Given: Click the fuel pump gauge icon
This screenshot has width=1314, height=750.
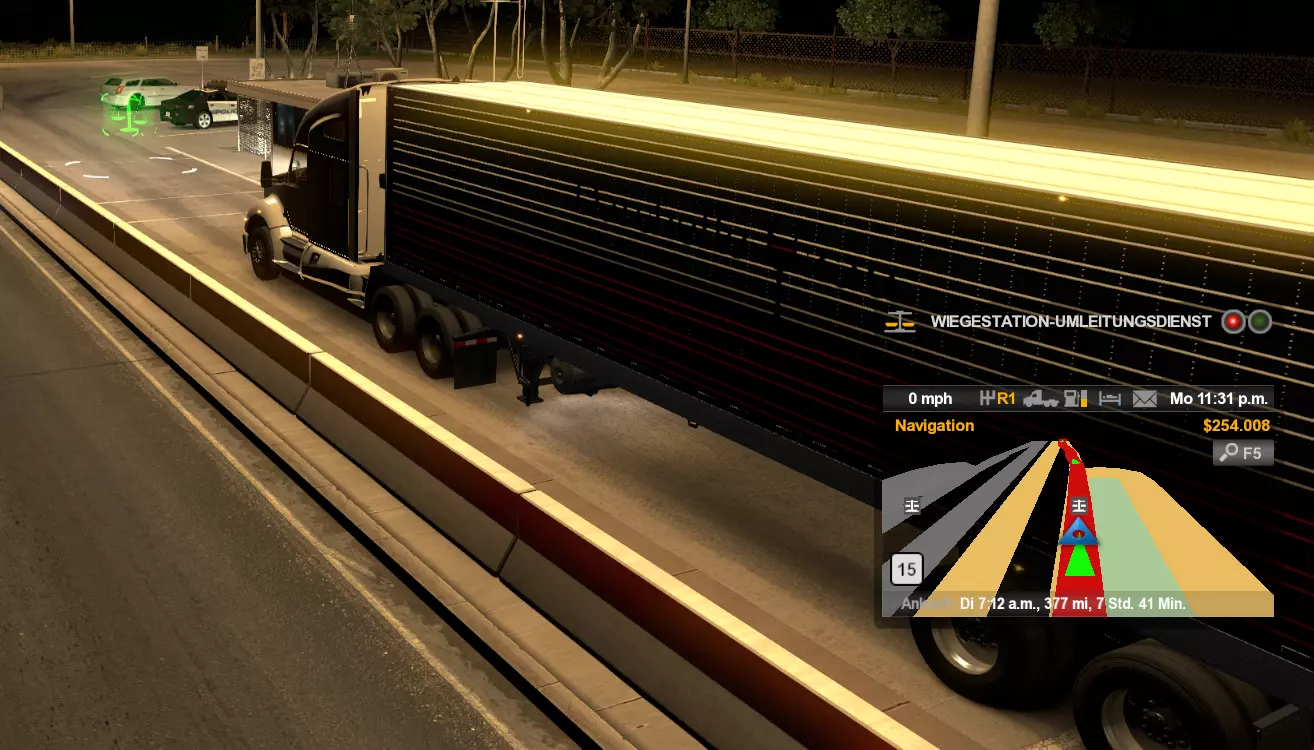Looking at the screenshot, I should click(1075, 399).
